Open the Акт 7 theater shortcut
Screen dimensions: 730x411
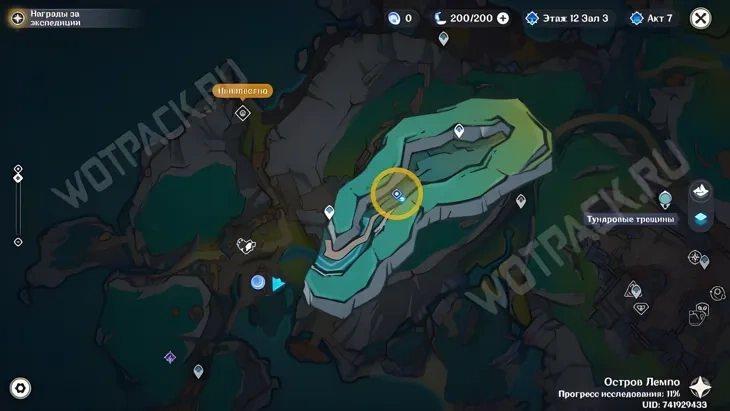click(x=651, y=18)
